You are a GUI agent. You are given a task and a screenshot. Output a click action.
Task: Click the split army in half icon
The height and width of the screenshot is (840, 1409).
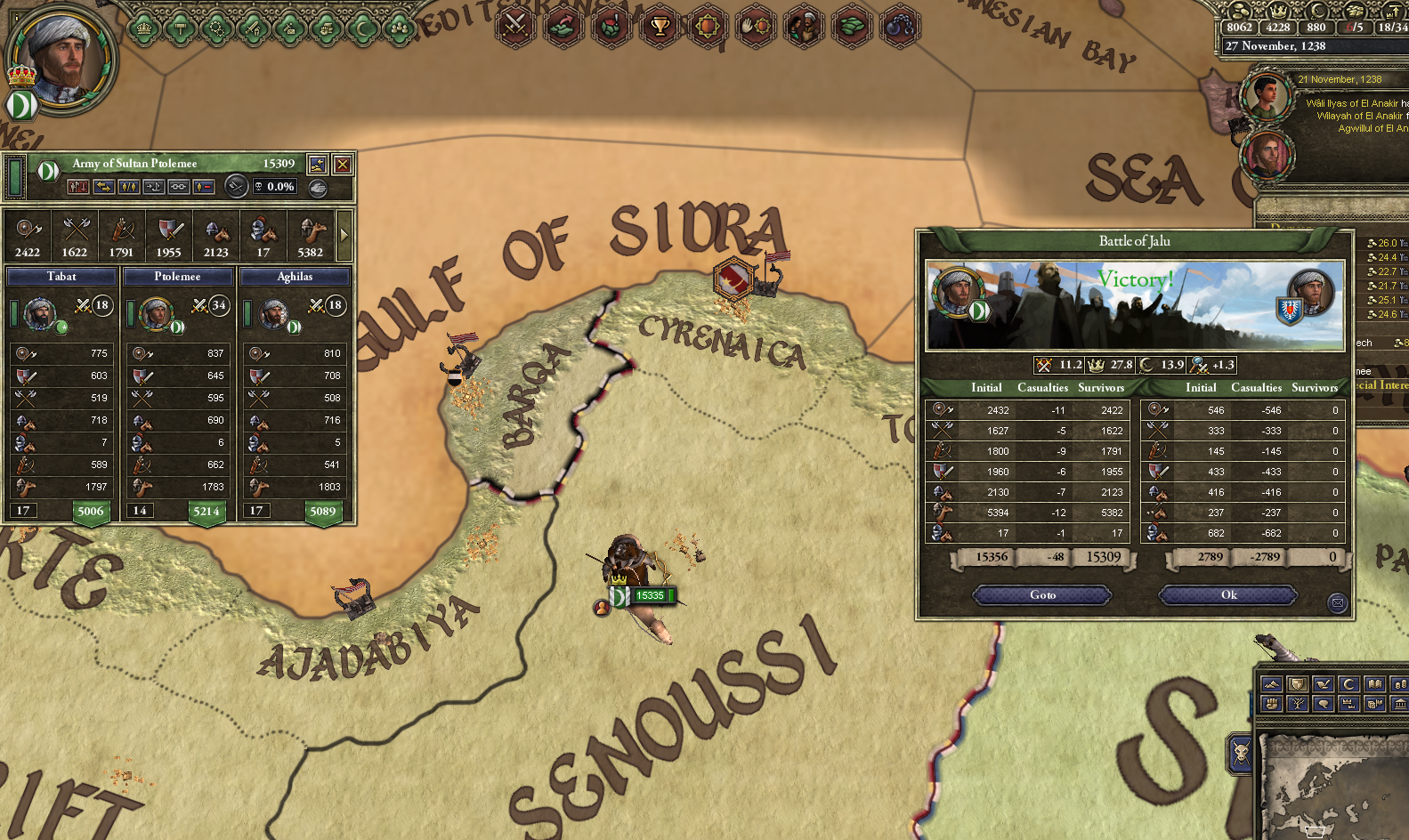130,187
